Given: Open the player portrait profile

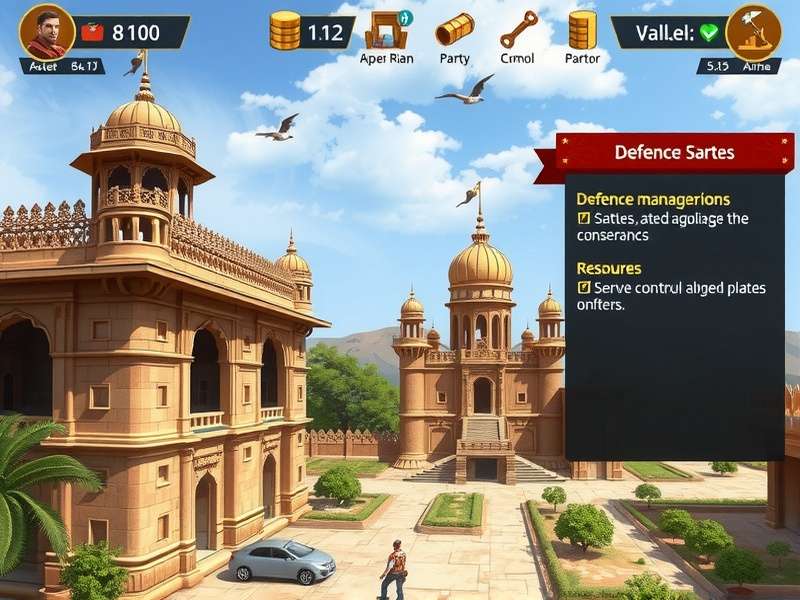Looking at the screenshot, I should coord(46,31).
